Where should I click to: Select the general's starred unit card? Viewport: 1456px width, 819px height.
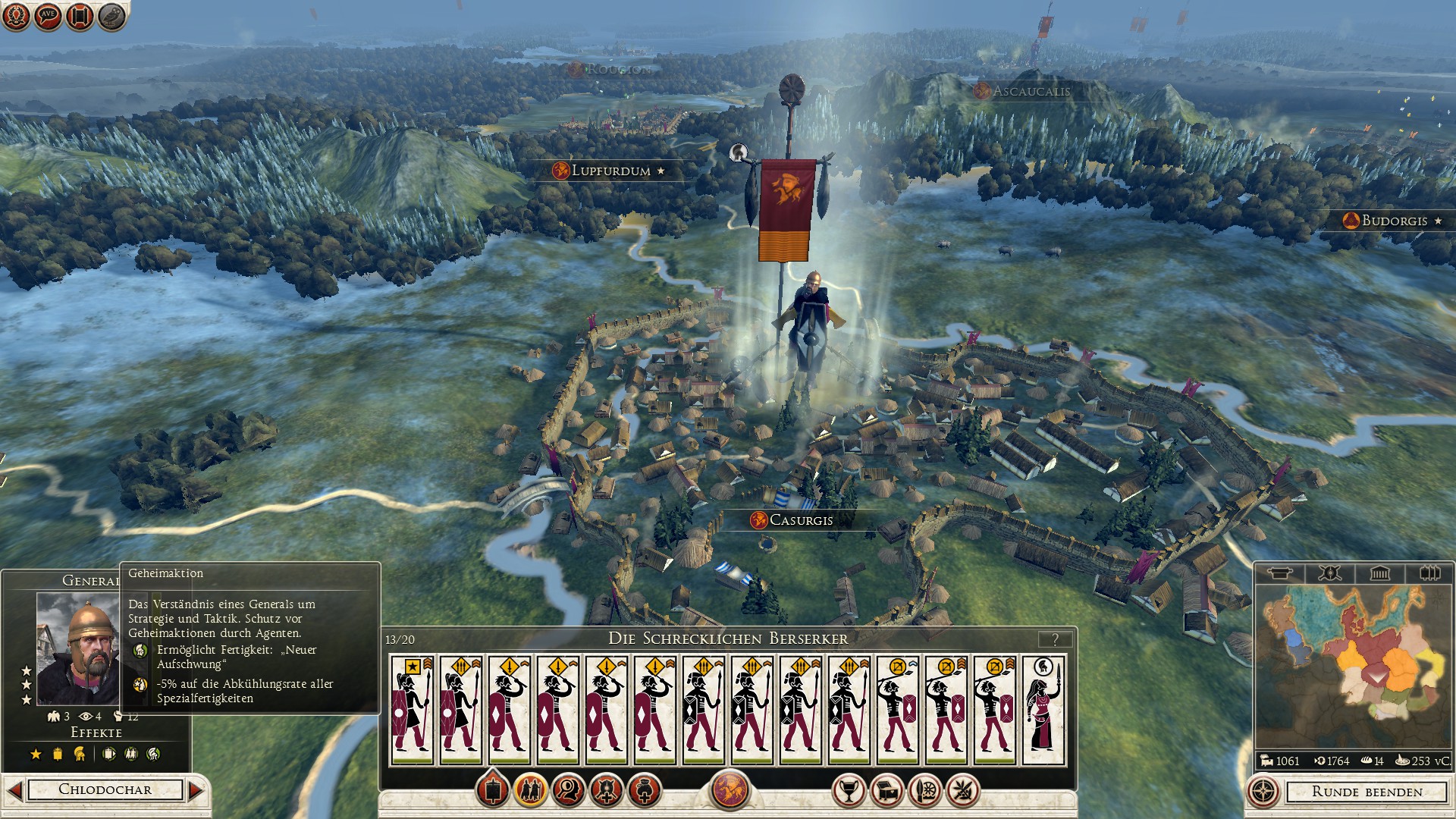coord(412,711)
